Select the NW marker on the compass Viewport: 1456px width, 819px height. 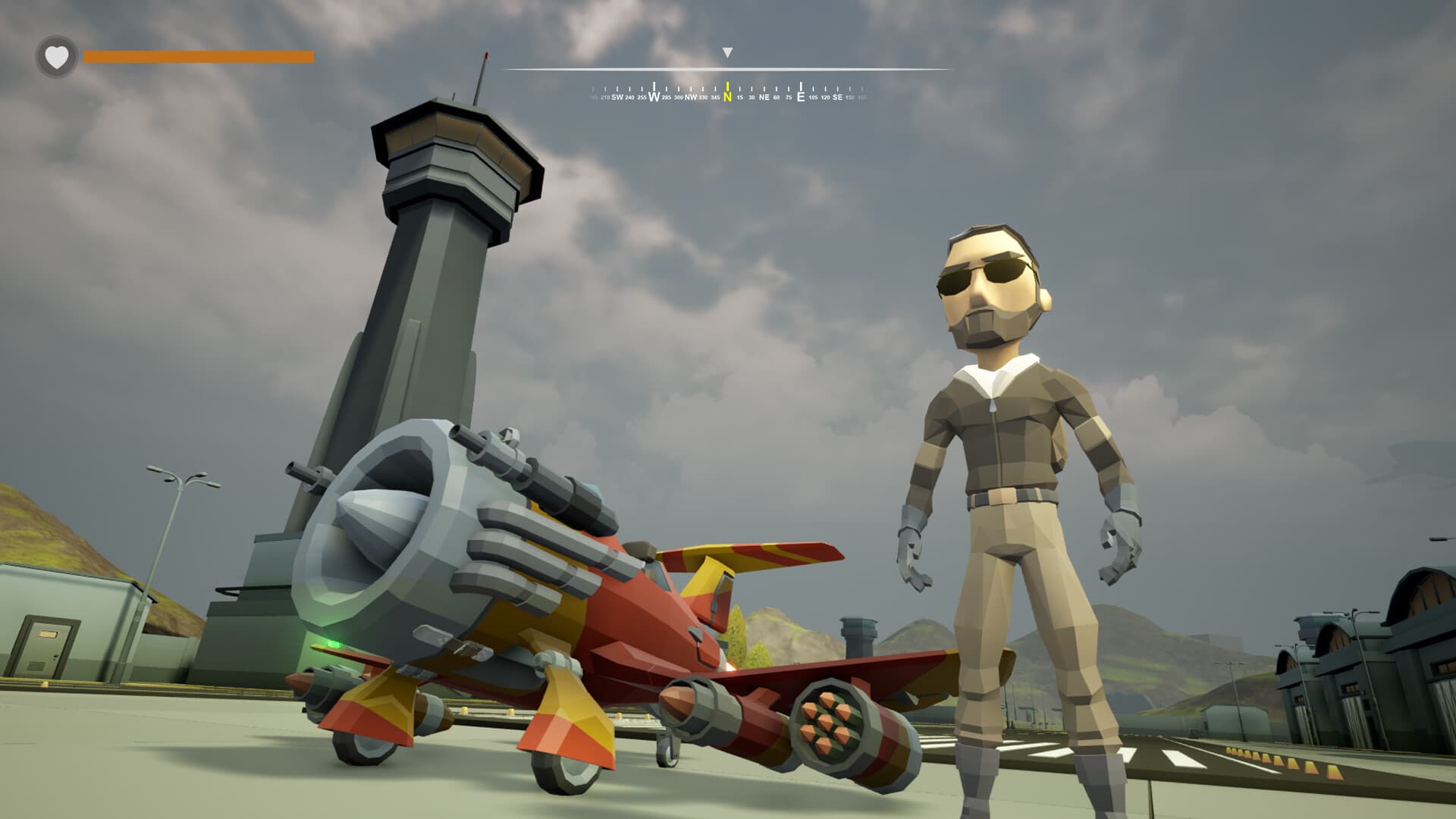click(691, 97)
